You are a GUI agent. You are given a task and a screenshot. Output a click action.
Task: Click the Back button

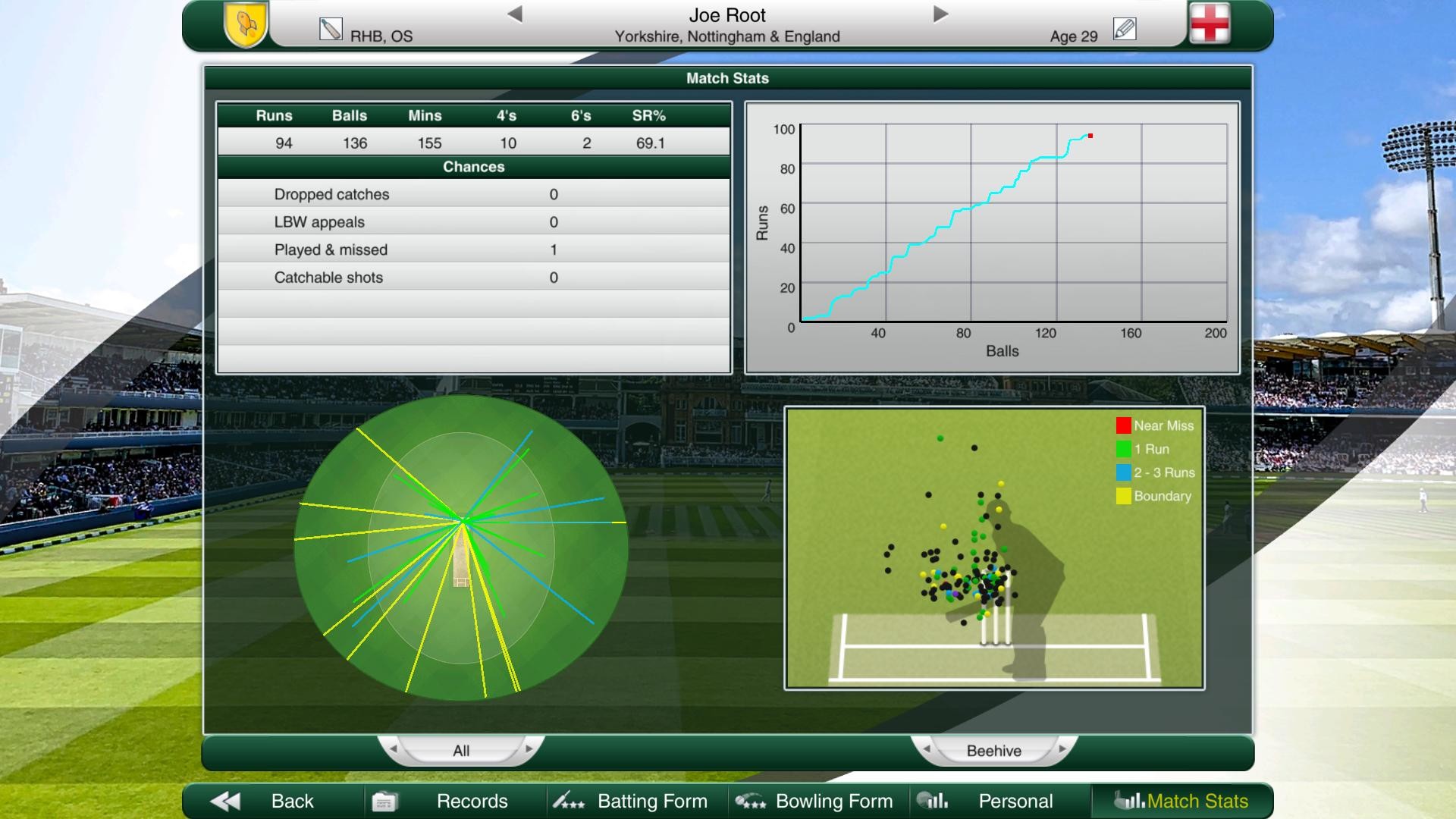(290, 801)
